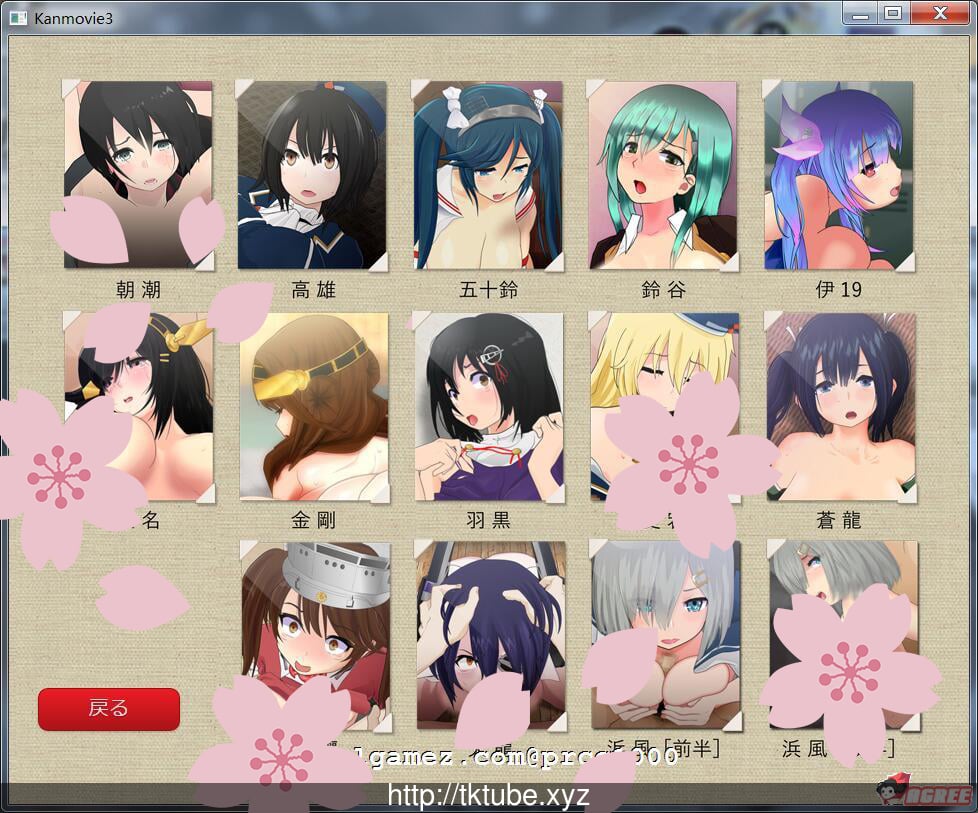Open the 高雄 thumbnail
The width and height of the screenshot is (978, 813).
click(311, 175)
